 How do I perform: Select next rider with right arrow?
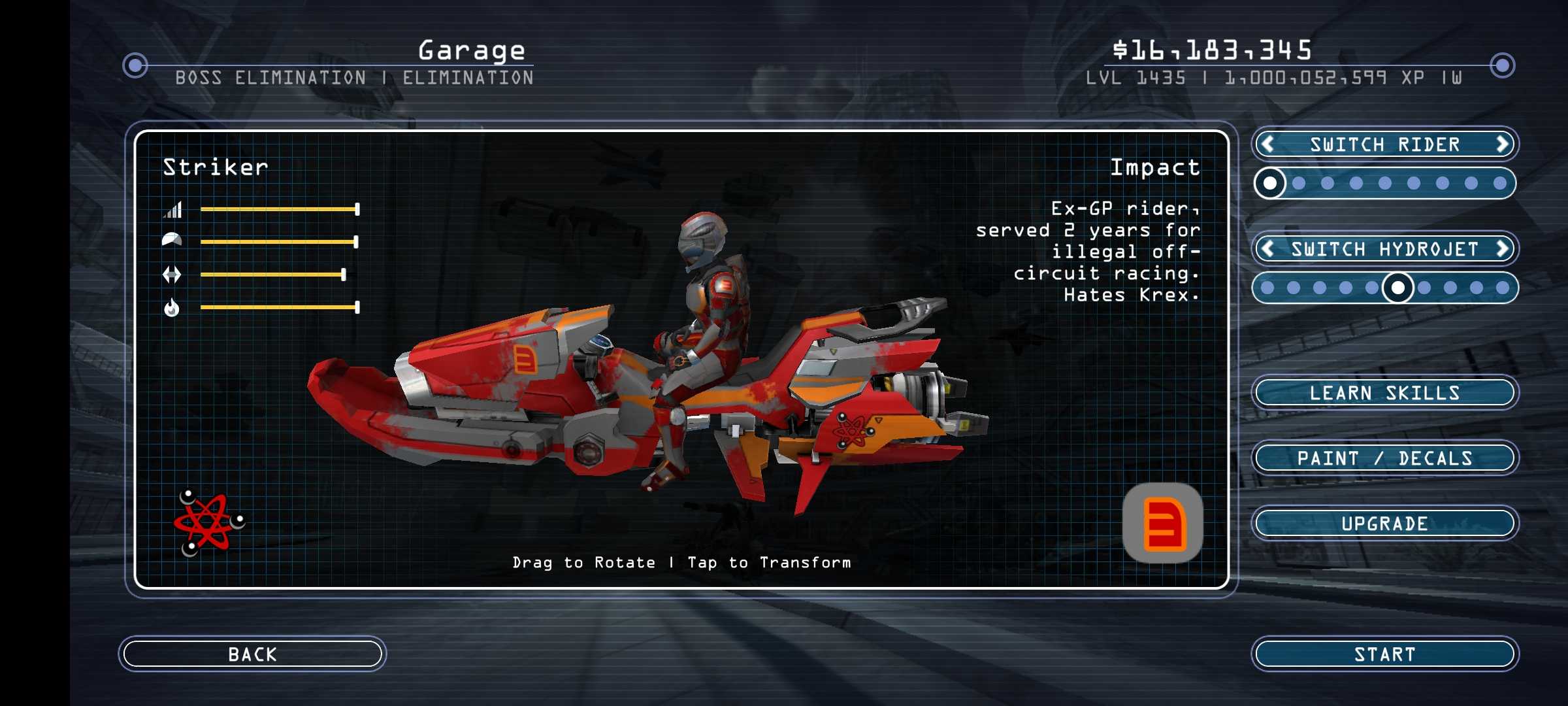click(x=1502, y=144)
